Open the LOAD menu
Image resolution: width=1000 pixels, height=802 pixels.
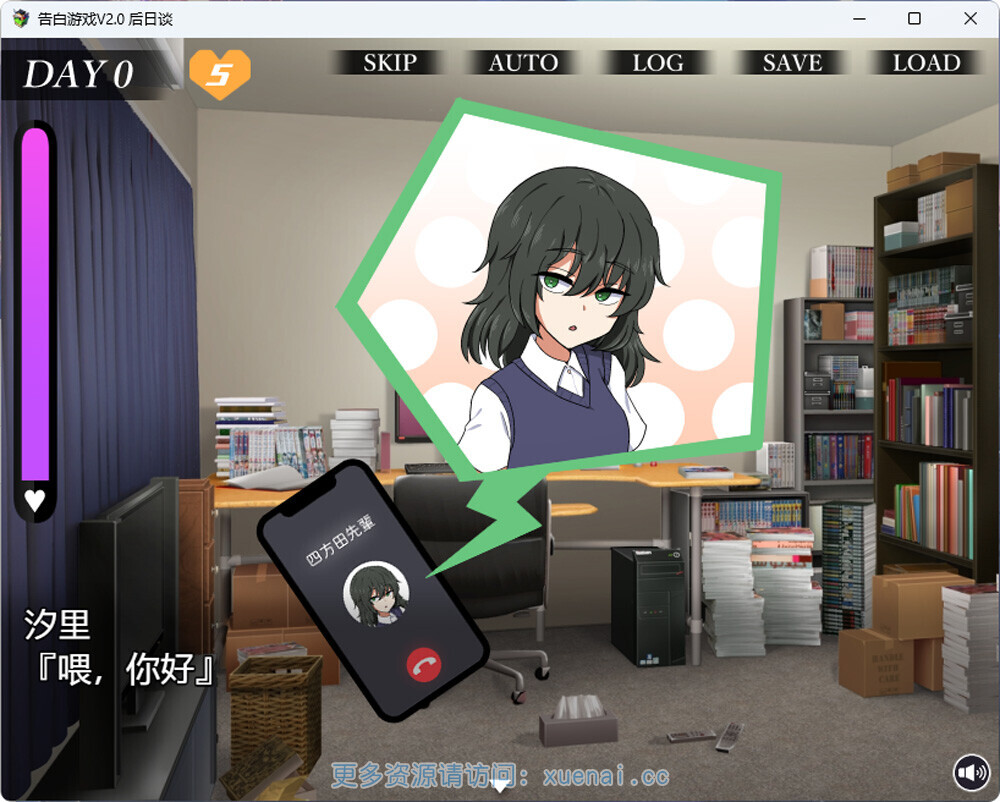[x=926, y=62]
